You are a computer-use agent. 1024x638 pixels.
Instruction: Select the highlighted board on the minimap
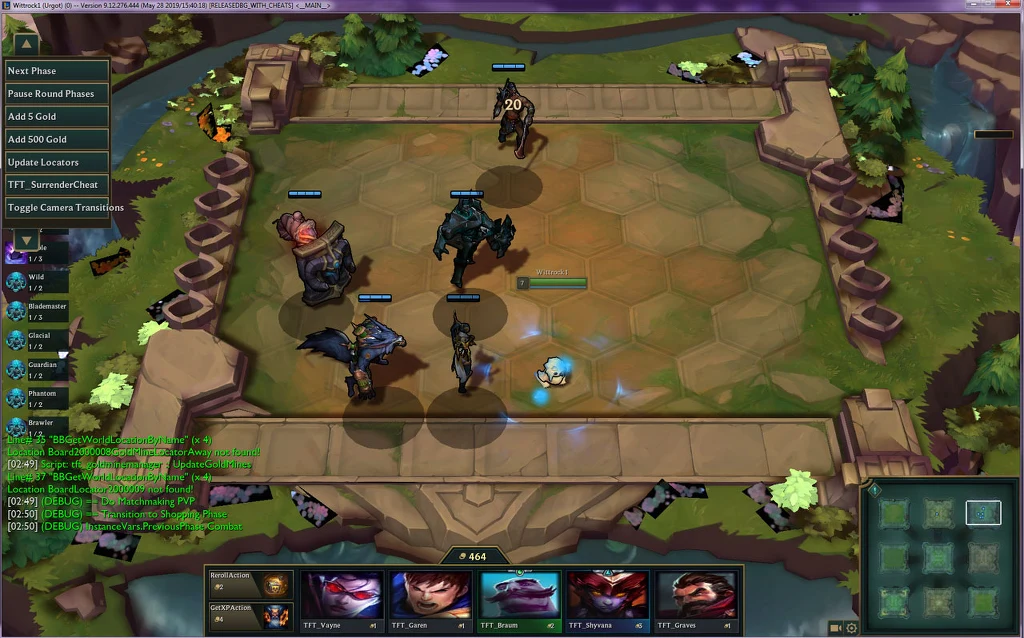coord(983,513)
